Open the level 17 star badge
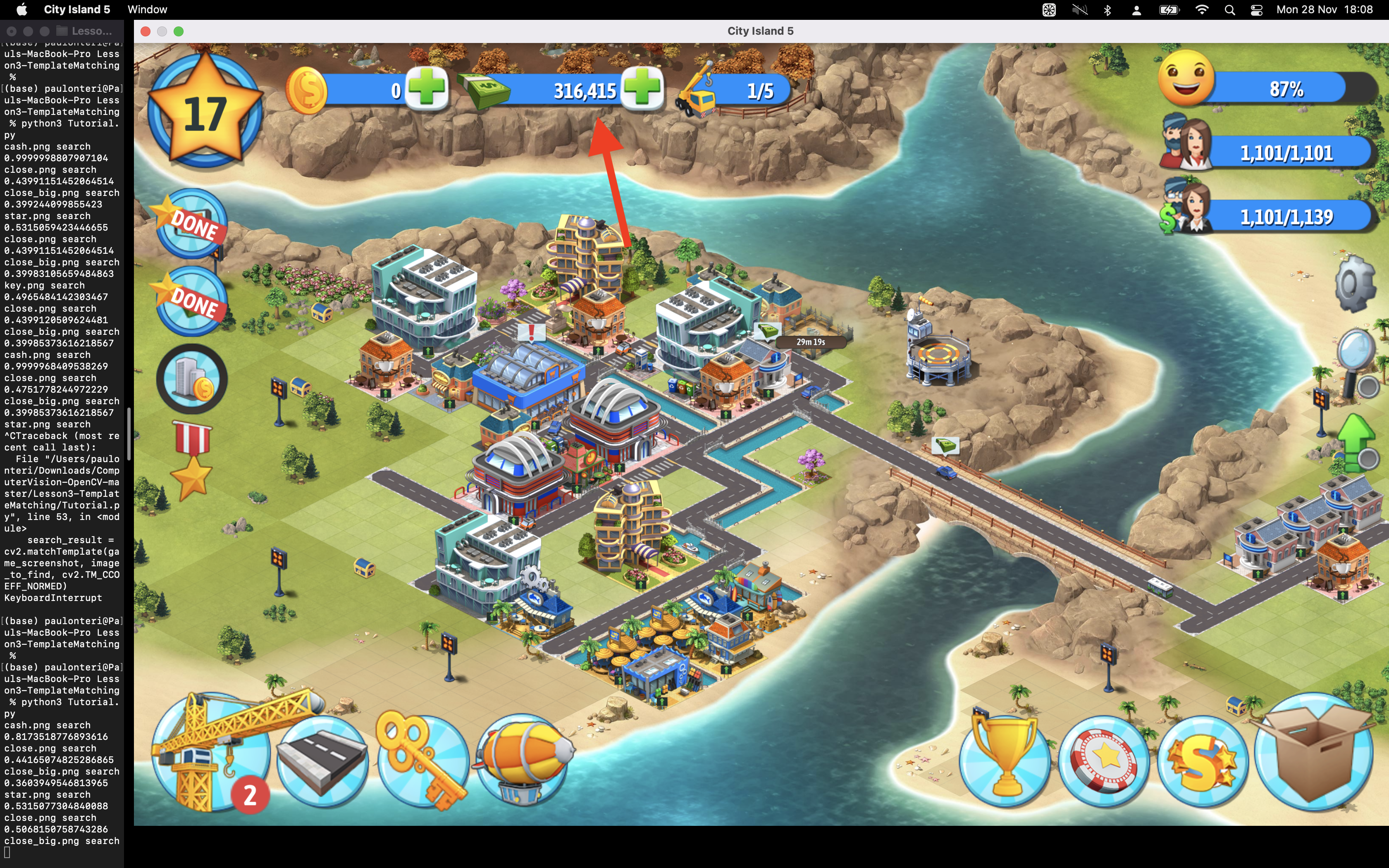Image resolution: width=1389 pixels, height=868 pixels. [205, 111]
